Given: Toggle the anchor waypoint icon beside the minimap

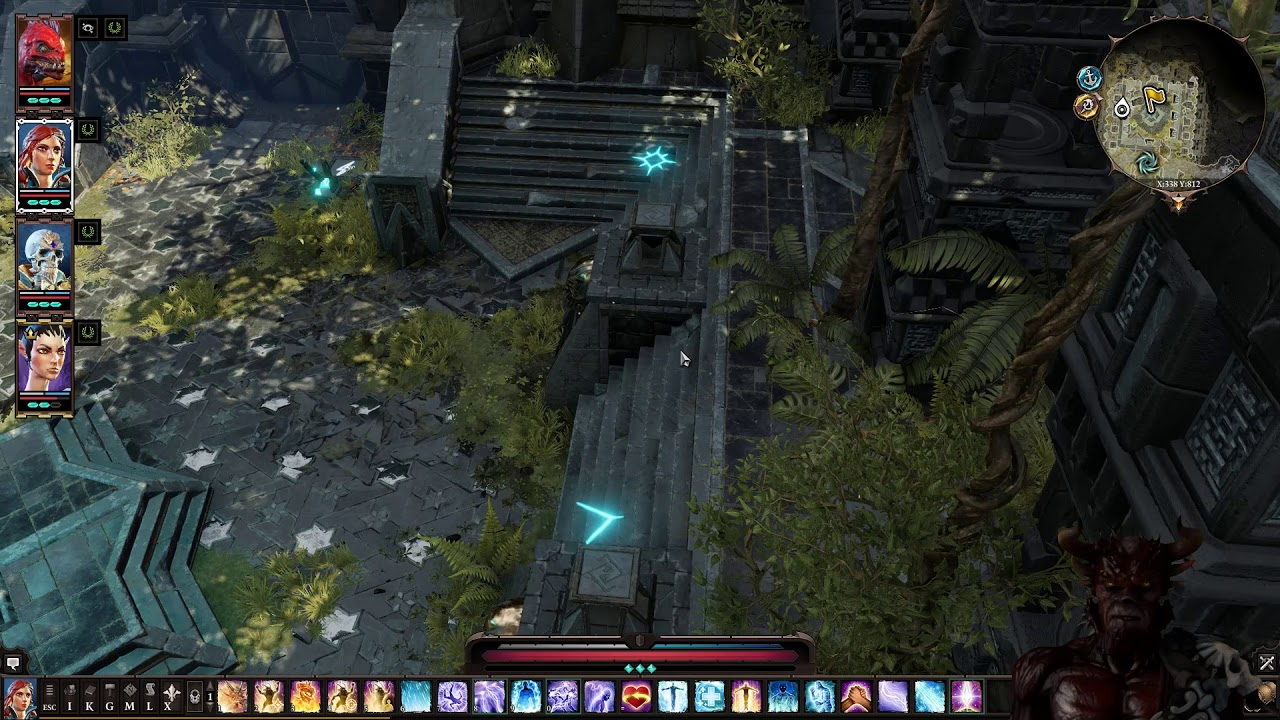Looking at the screenshot, I should pos(1090,77).
